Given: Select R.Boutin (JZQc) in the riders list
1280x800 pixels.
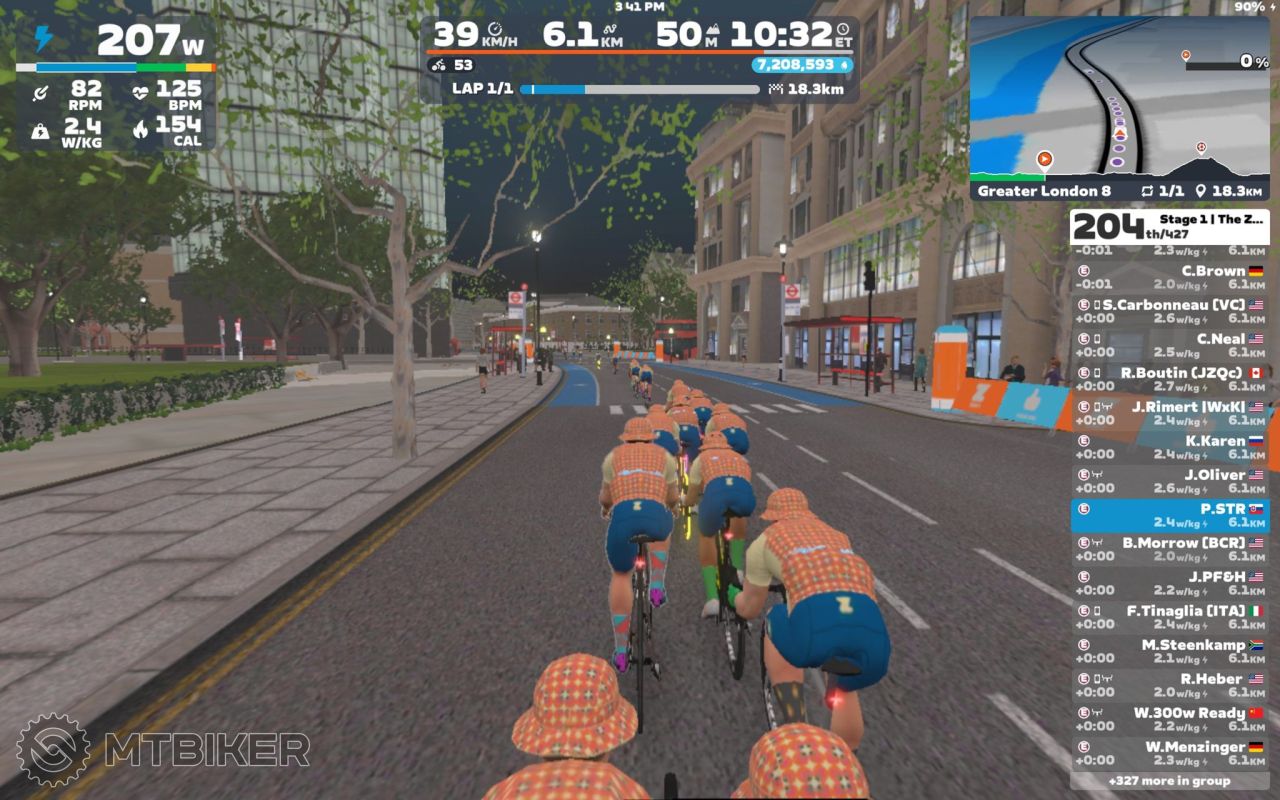Looking at the screenshot, I should (1170, 379).
